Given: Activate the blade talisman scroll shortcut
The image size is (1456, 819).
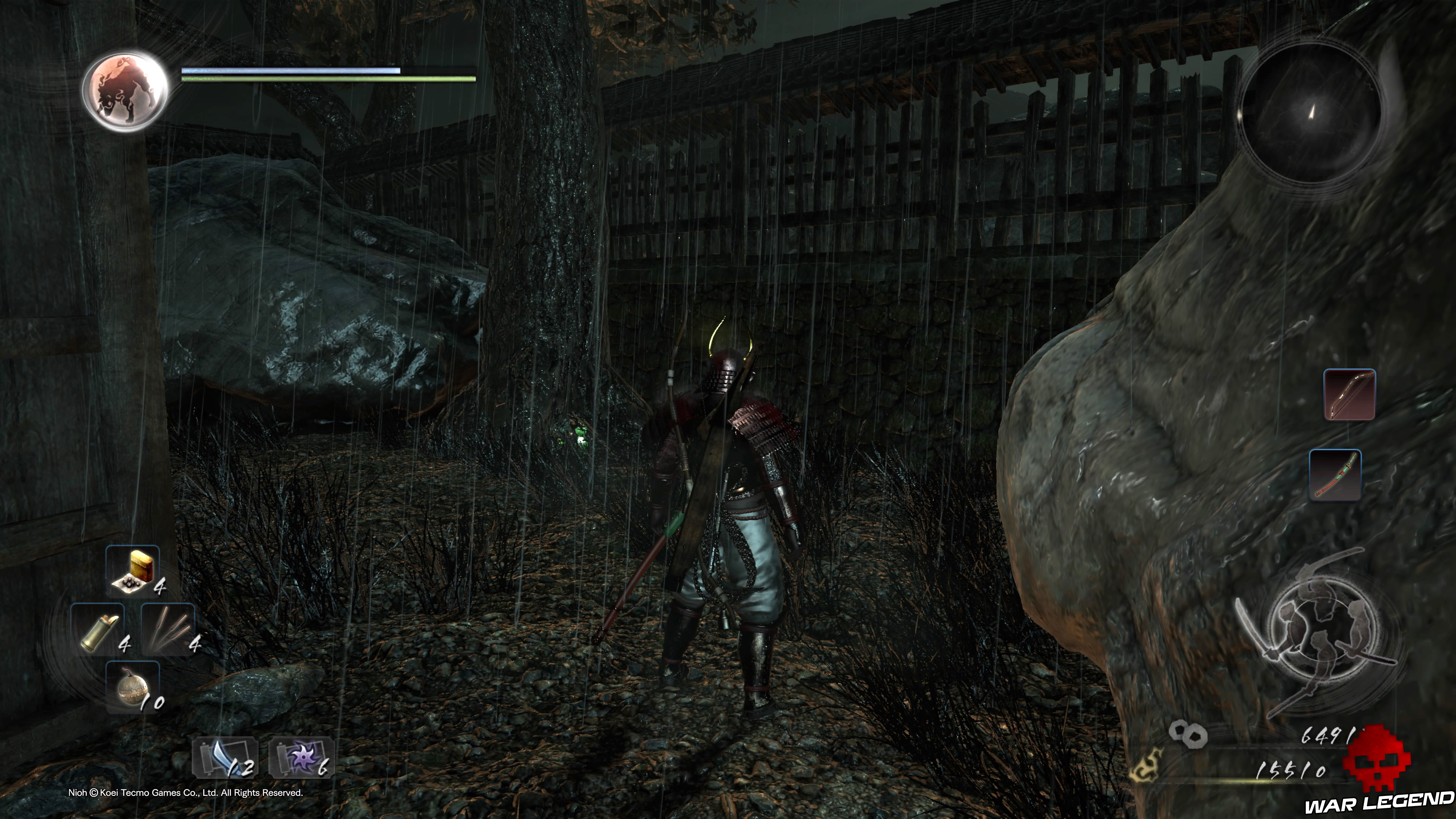Looking at the screenshot, I should pyautogui.click(x=225, y=758).
